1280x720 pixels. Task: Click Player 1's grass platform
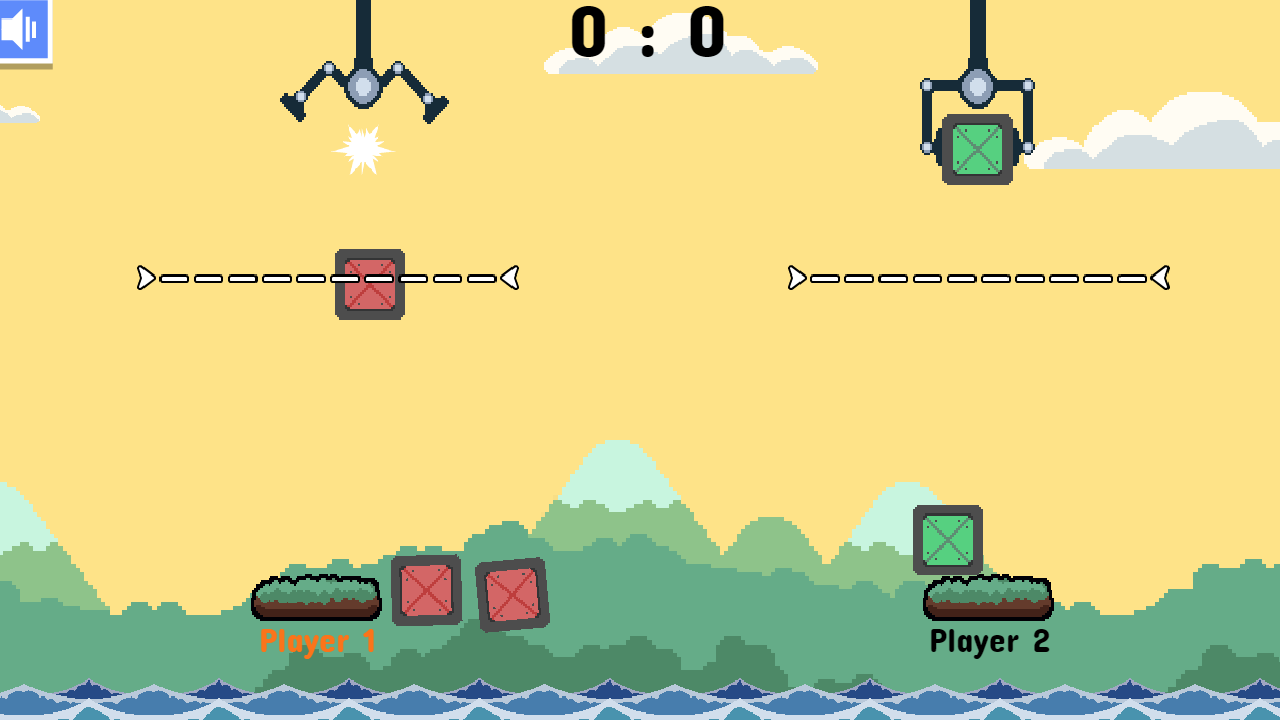316,597
